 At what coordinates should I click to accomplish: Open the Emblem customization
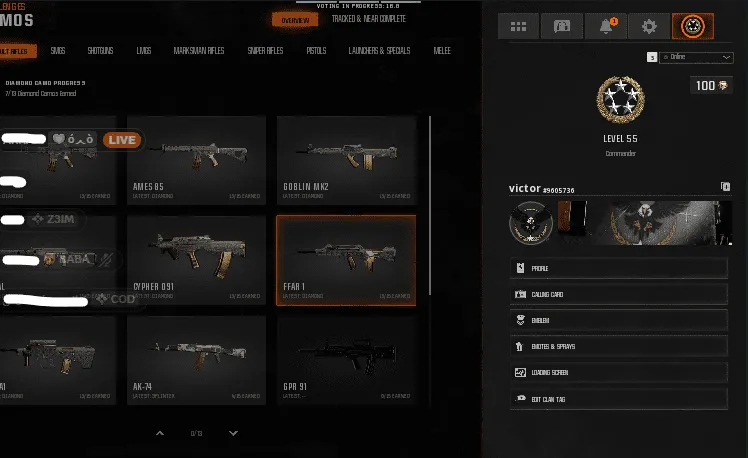(619, 320)
